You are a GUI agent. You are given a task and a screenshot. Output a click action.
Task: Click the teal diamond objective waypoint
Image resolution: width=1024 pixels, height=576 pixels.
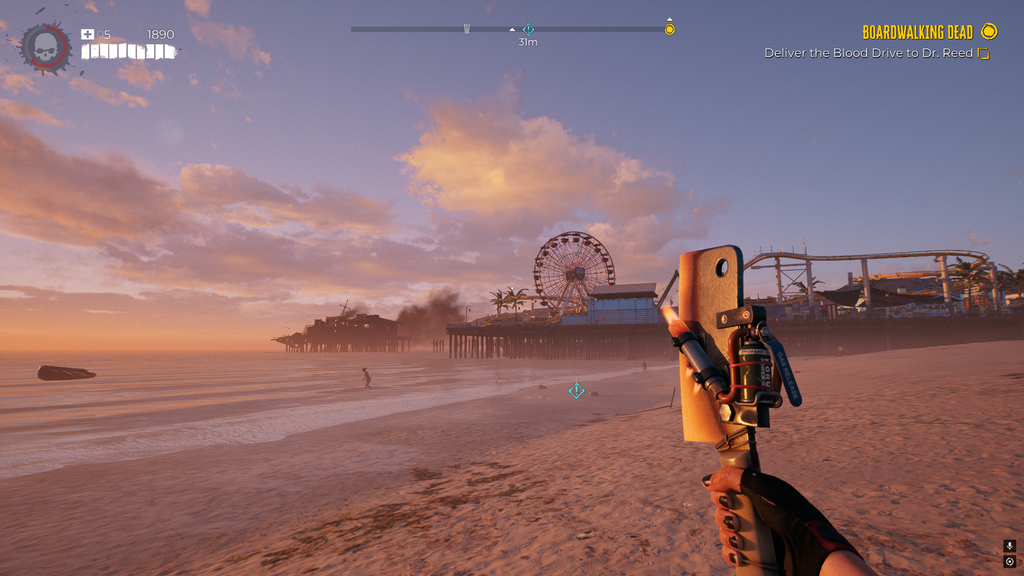[576, 390]
